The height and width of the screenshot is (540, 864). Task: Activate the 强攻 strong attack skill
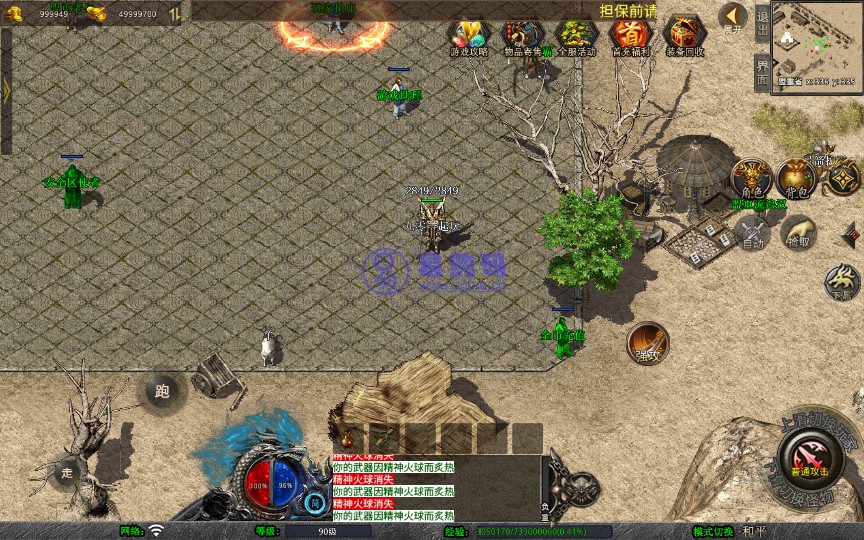pos(648,343)
